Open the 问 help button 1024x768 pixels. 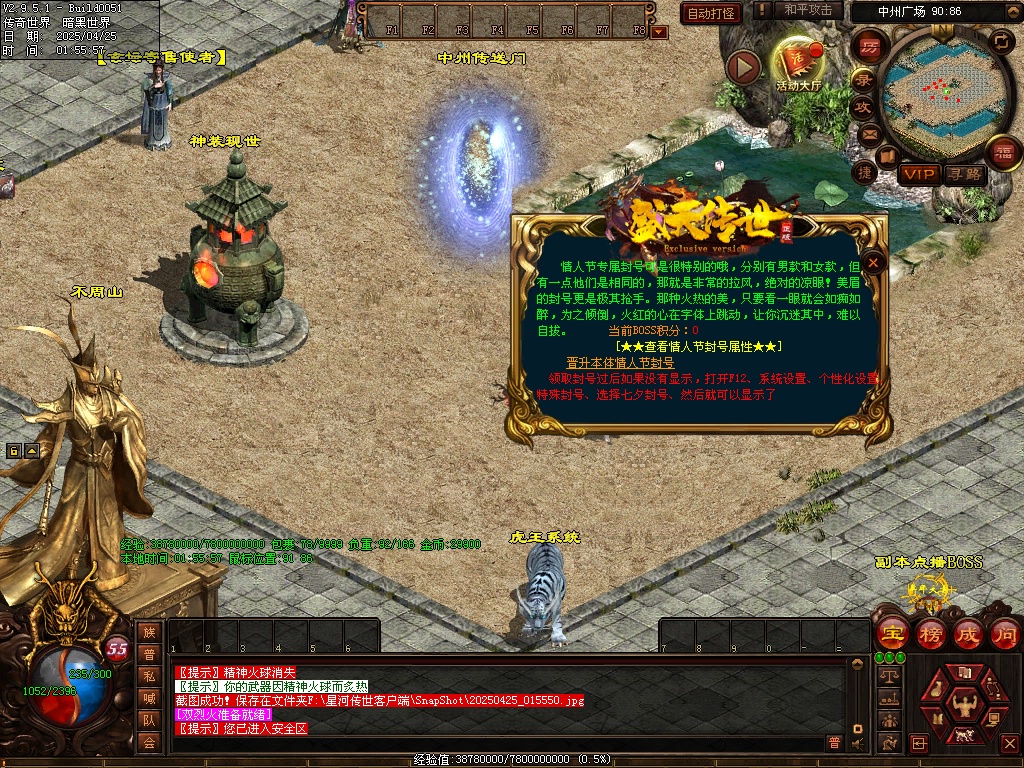click(1004, 633)
